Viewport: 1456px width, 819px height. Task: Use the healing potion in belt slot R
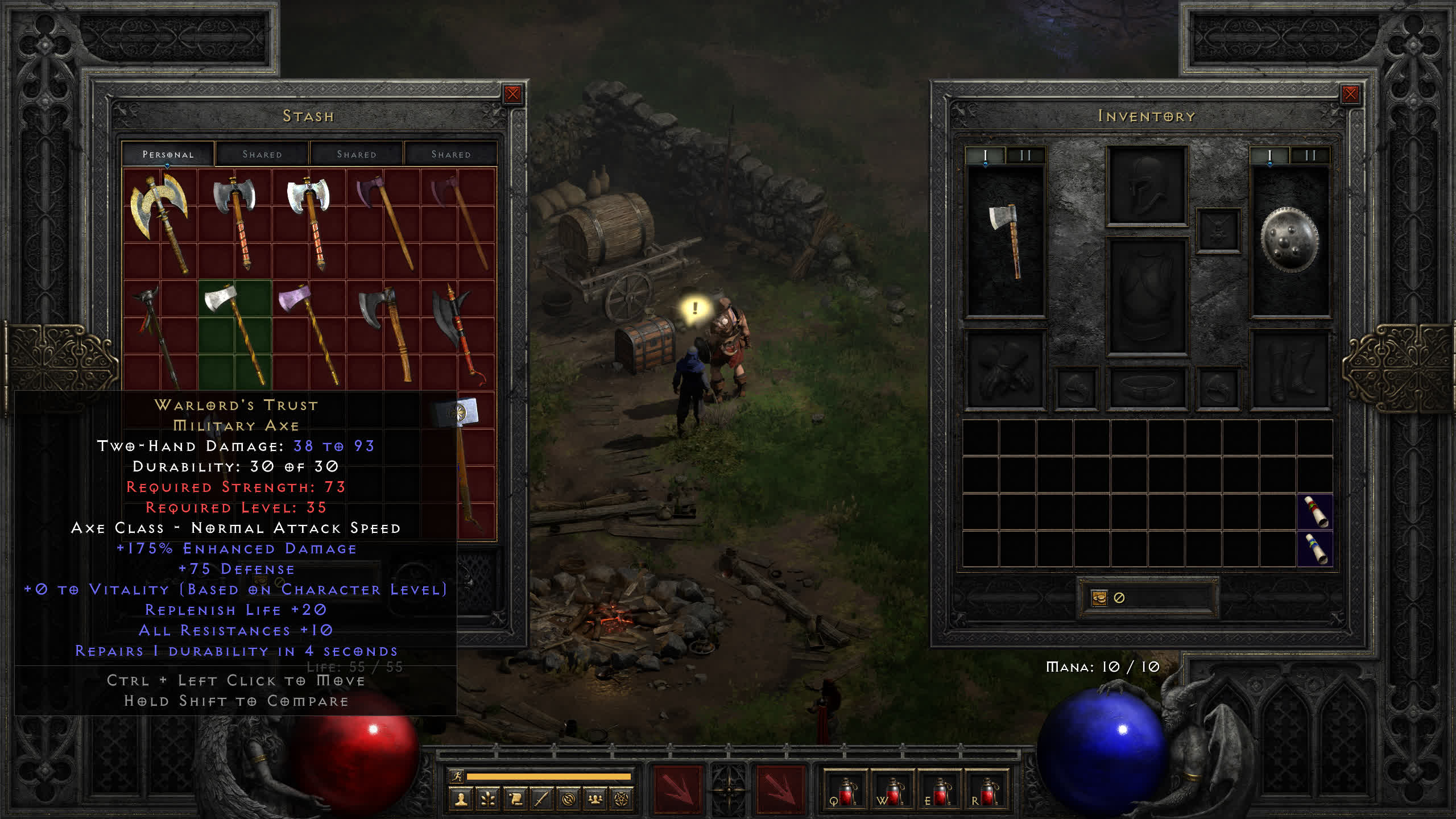tap(987, 791)
